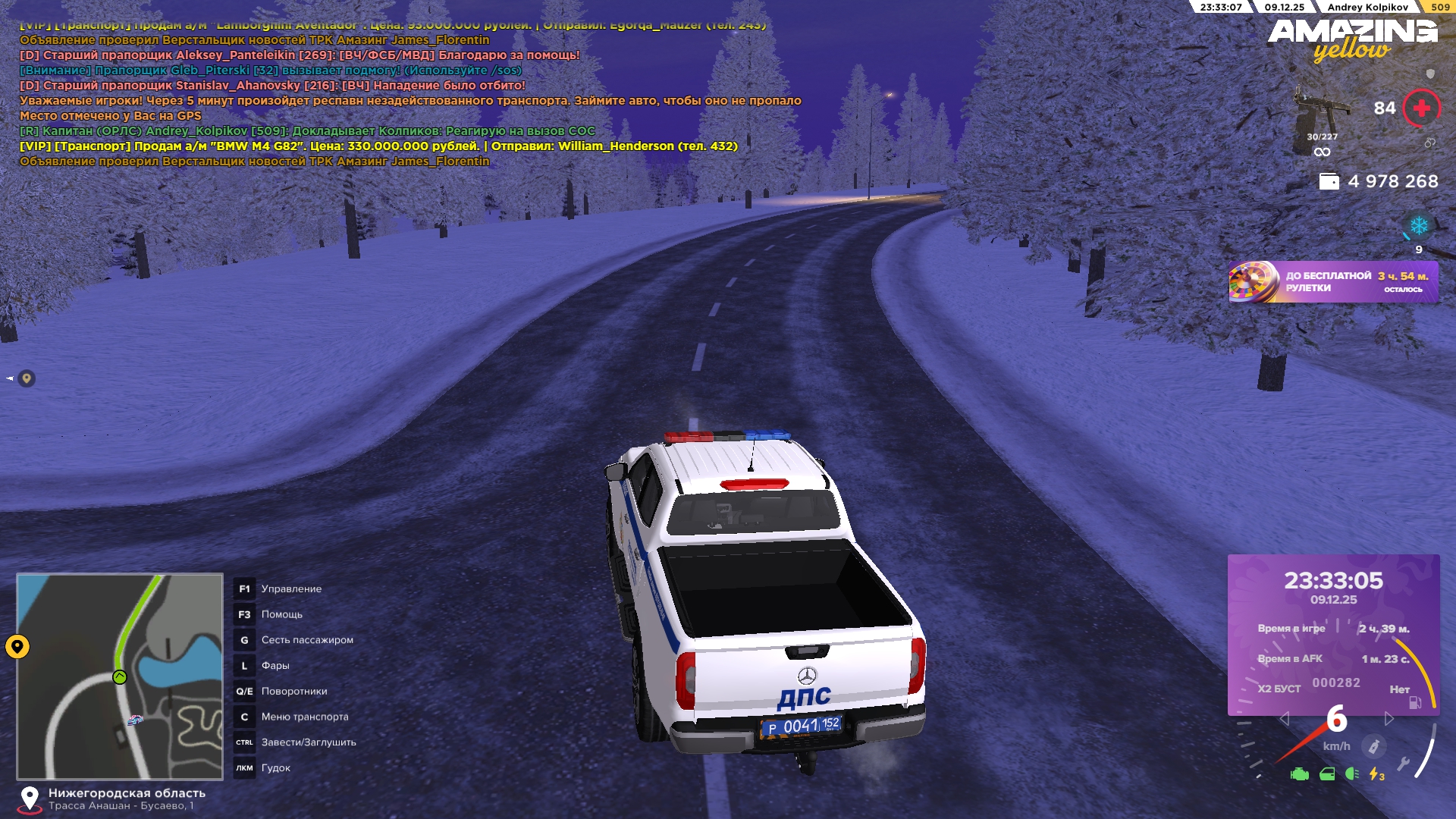Screen dimensions: 1456x819
Task: Click the yellow lightning bolt icon
Action: point(1376,774)
